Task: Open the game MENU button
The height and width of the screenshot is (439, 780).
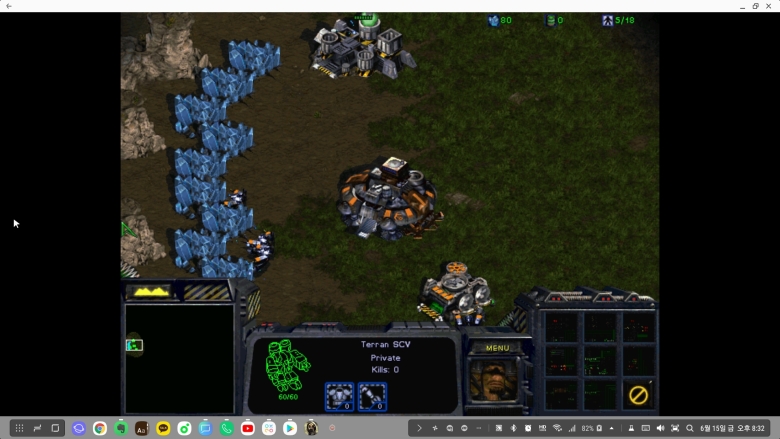Action: (x=497, y=348)
